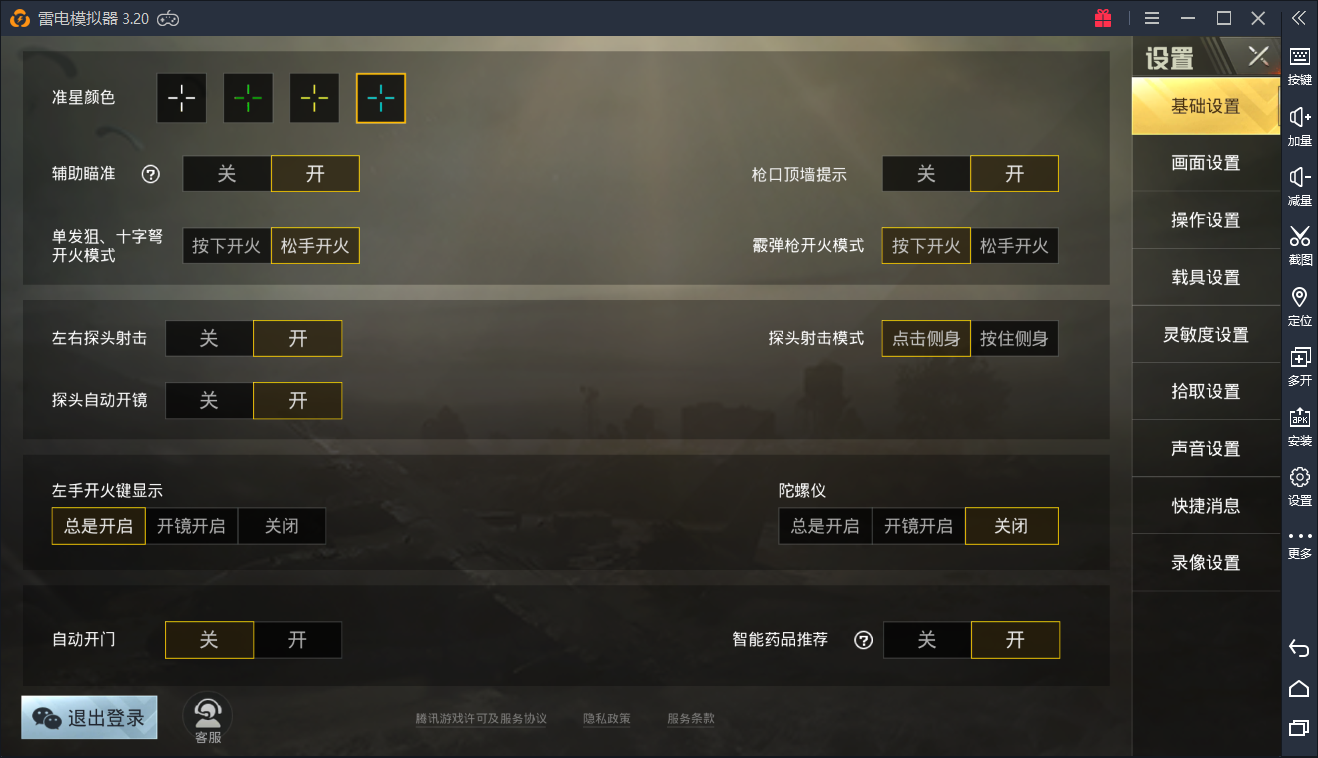Increase volume with the 加量 icon
Screen dimensions: 1318x758
click(1299, 128)
